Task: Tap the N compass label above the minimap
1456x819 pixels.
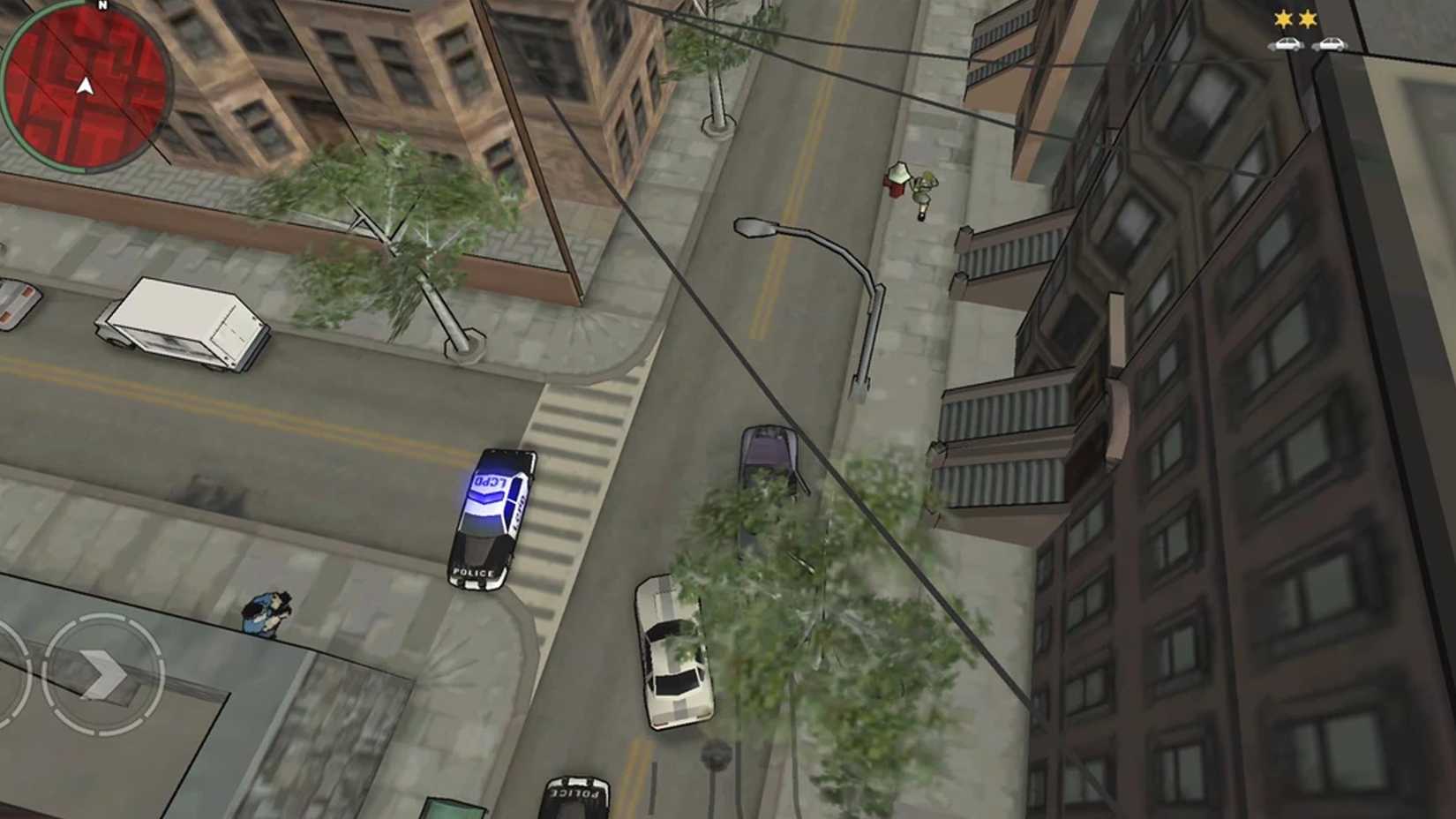Action: pos(103,7)
